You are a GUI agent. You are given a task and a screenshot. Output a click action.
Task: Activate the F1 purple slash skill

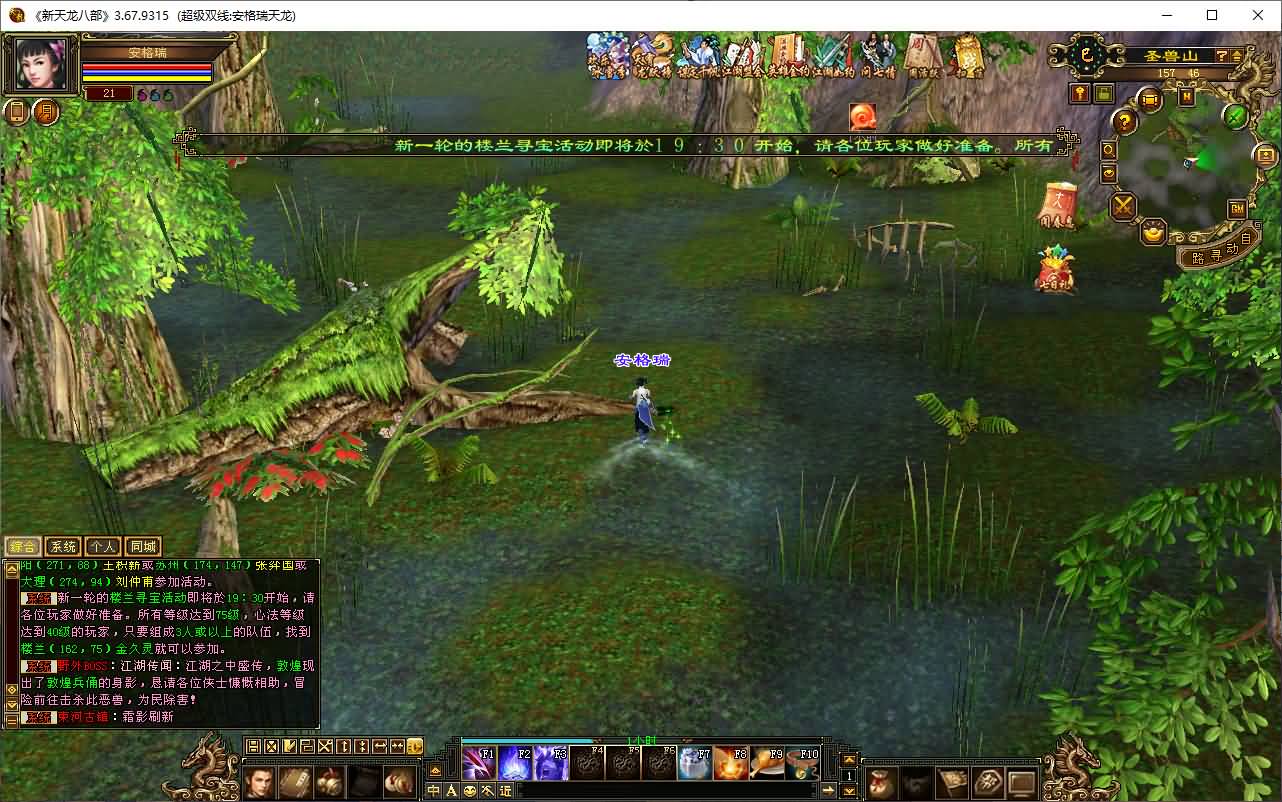pyautogui.click(x=479, y=764)
